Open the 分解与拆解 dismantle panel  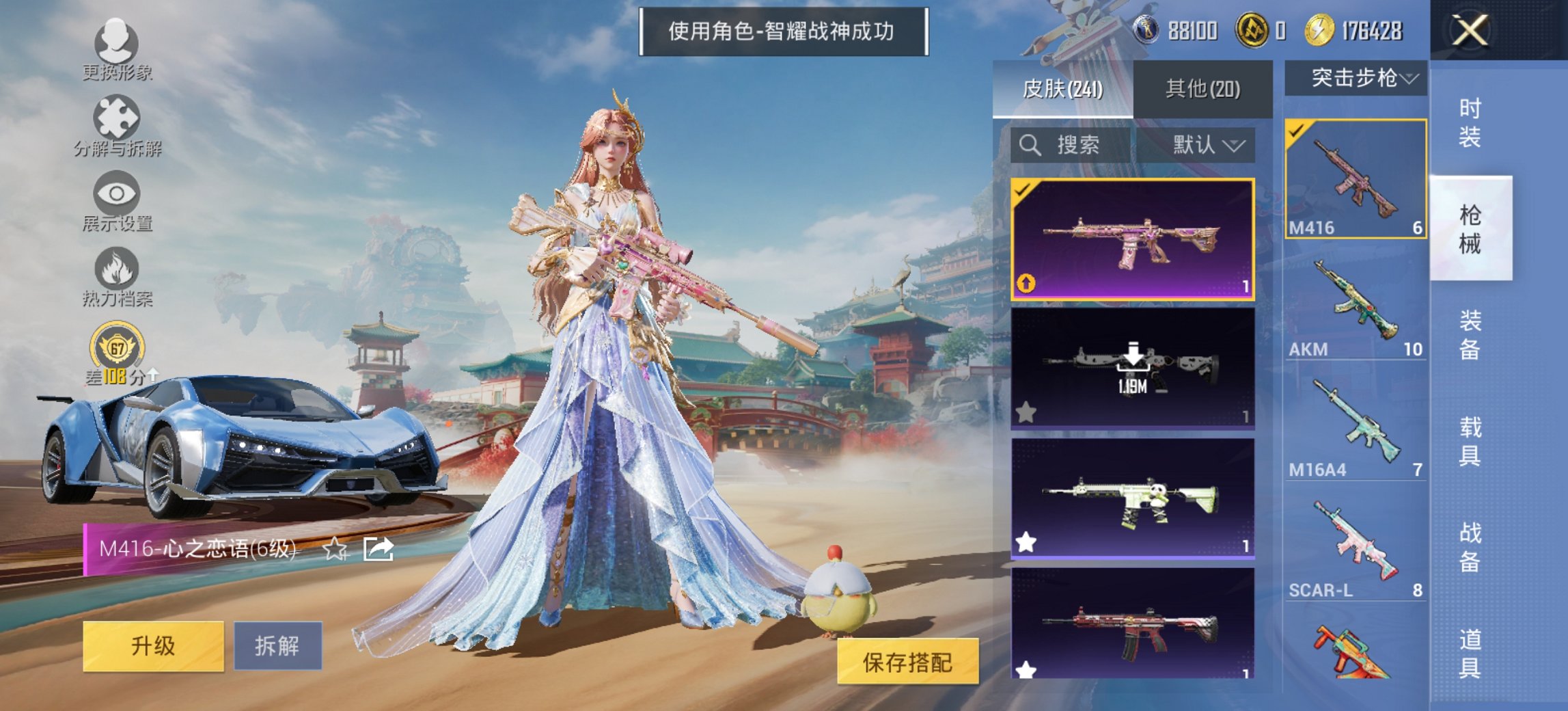coord(116,116)
